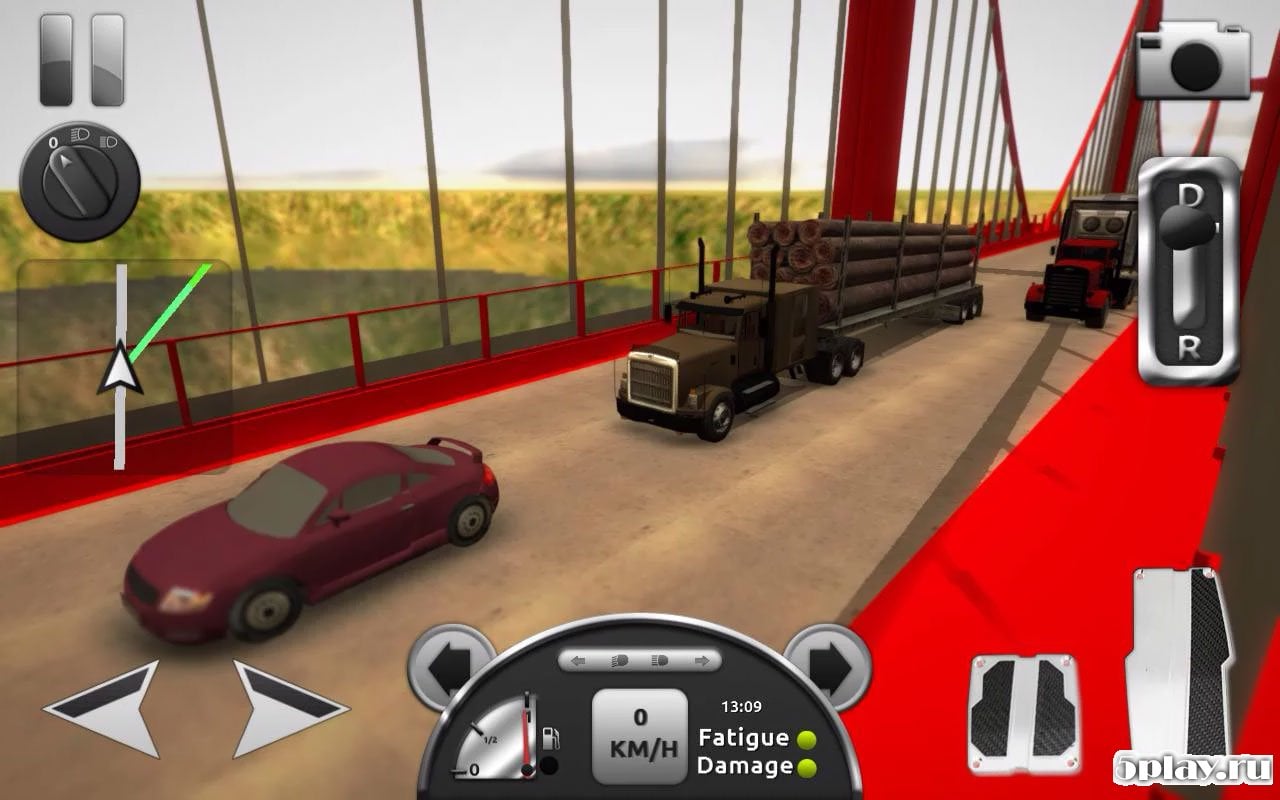Activate the right turn signal

point(826,664)
